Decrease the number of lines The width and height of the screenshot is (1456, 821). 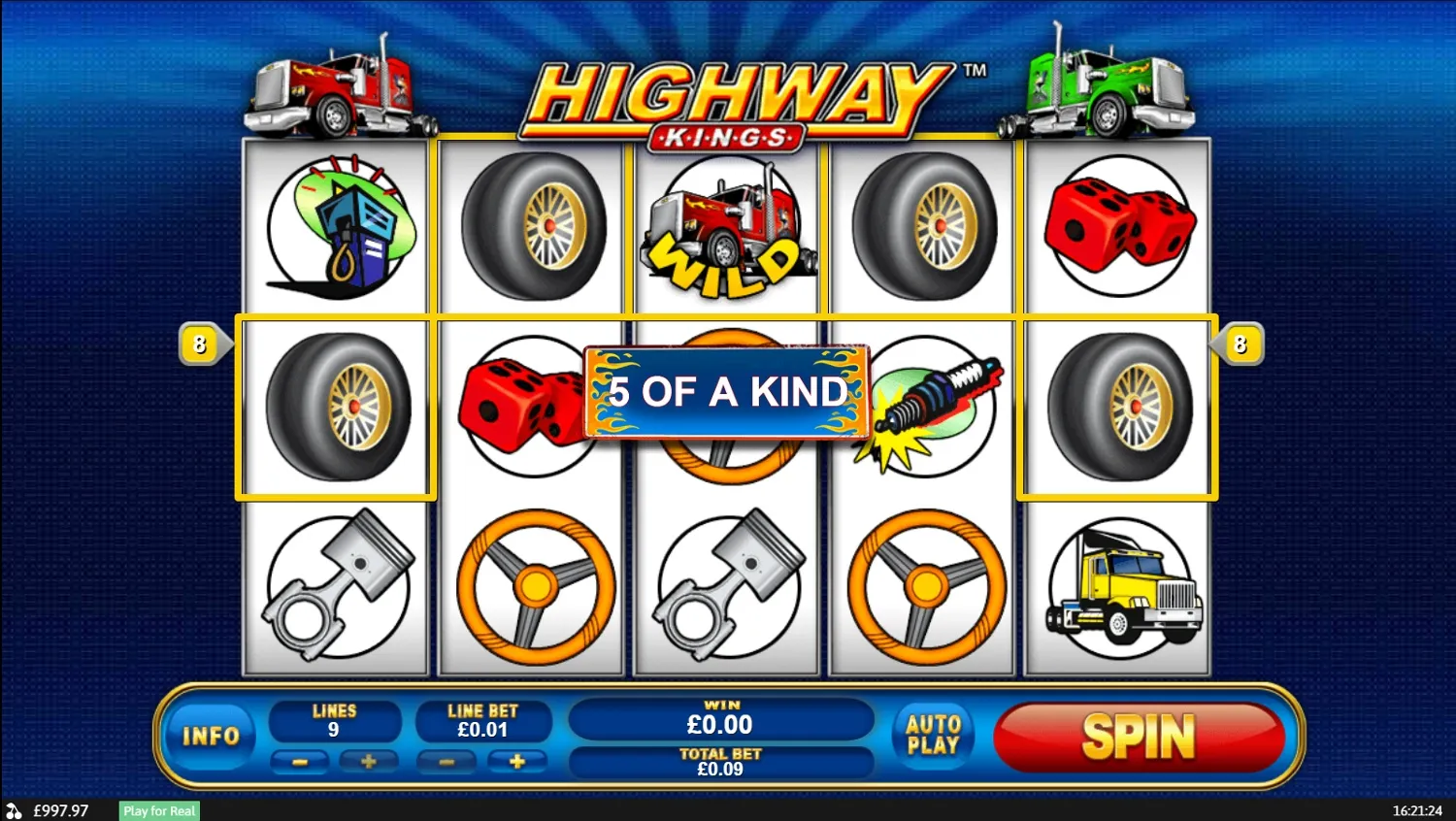[x=300, y=762]
